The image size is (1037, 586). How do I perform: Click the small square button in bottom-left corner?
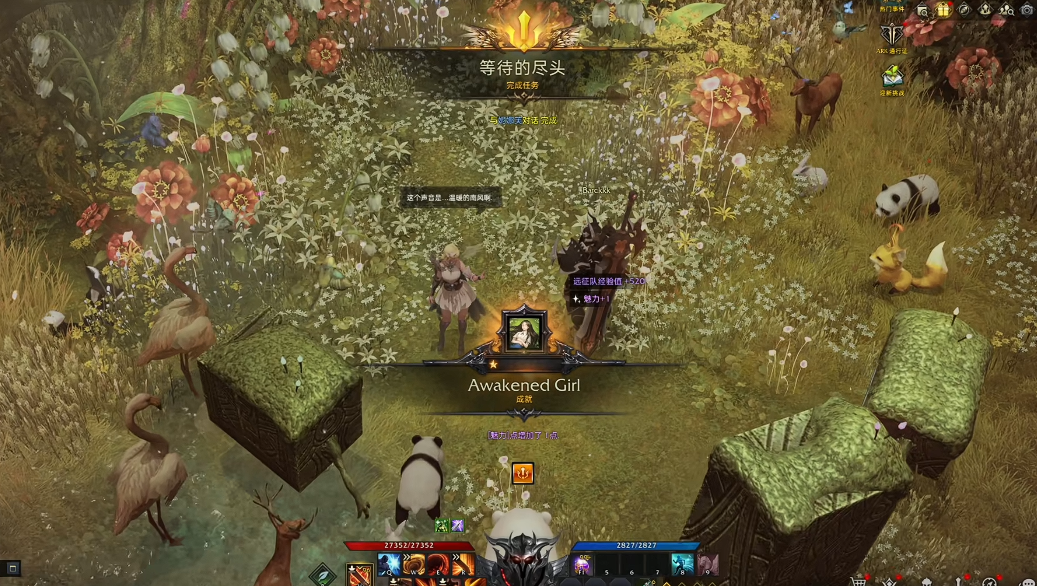pyautogui.click(x=13, y=569)
